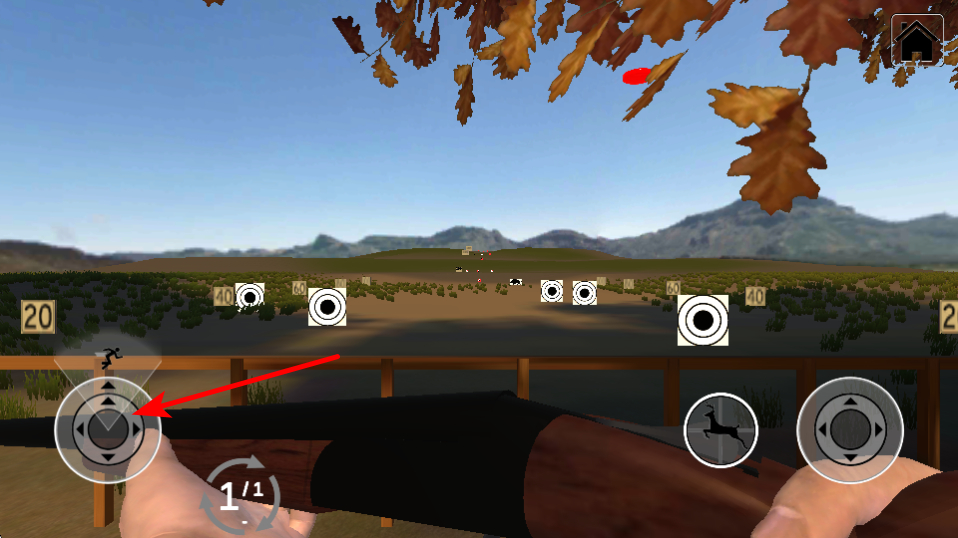Tap the leaping deer icon button
The height and width of the screenshot is (538, 958).
point(721,430)
